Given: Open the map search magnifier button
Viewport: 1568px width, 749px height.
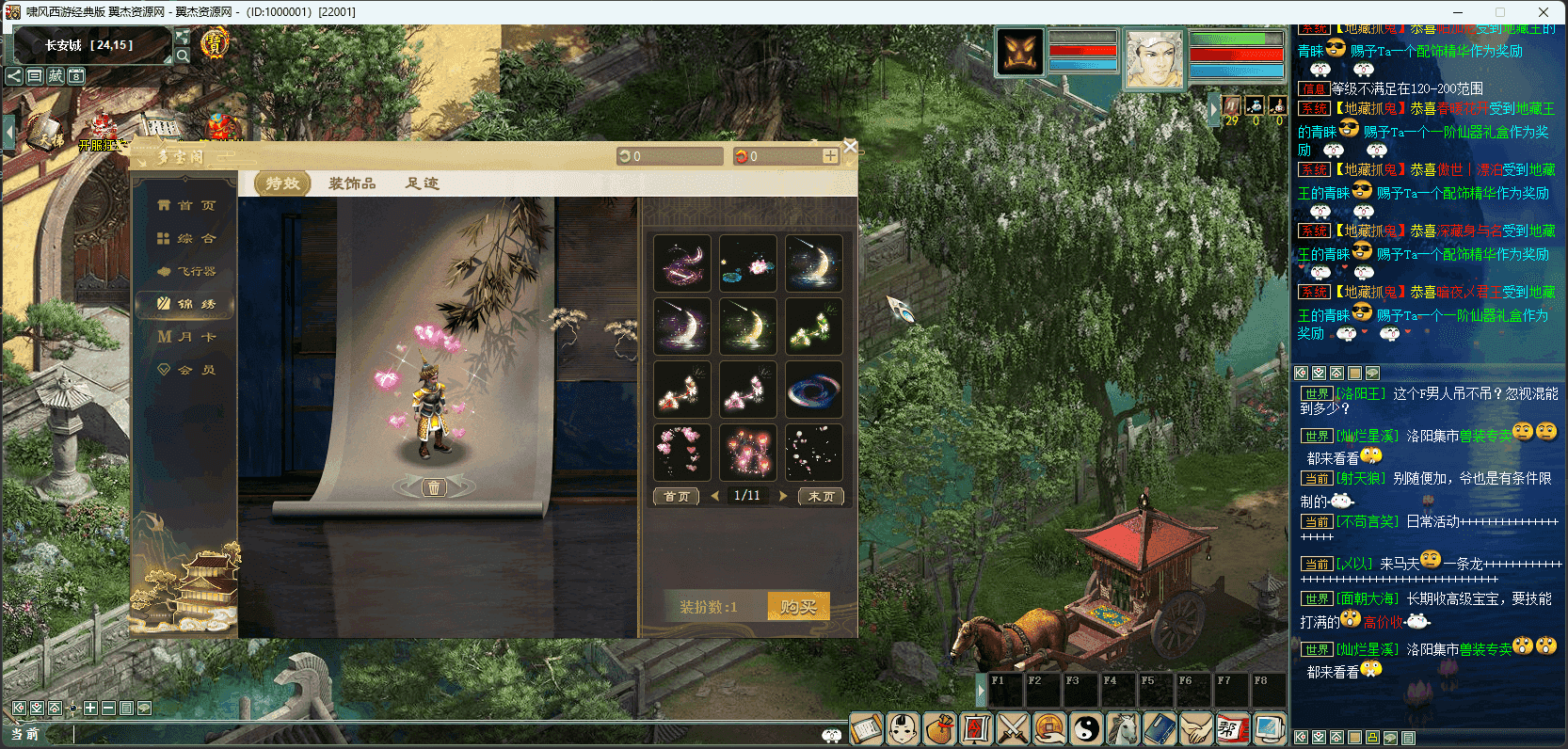Looking at the screenshot, I should point(183,56).
